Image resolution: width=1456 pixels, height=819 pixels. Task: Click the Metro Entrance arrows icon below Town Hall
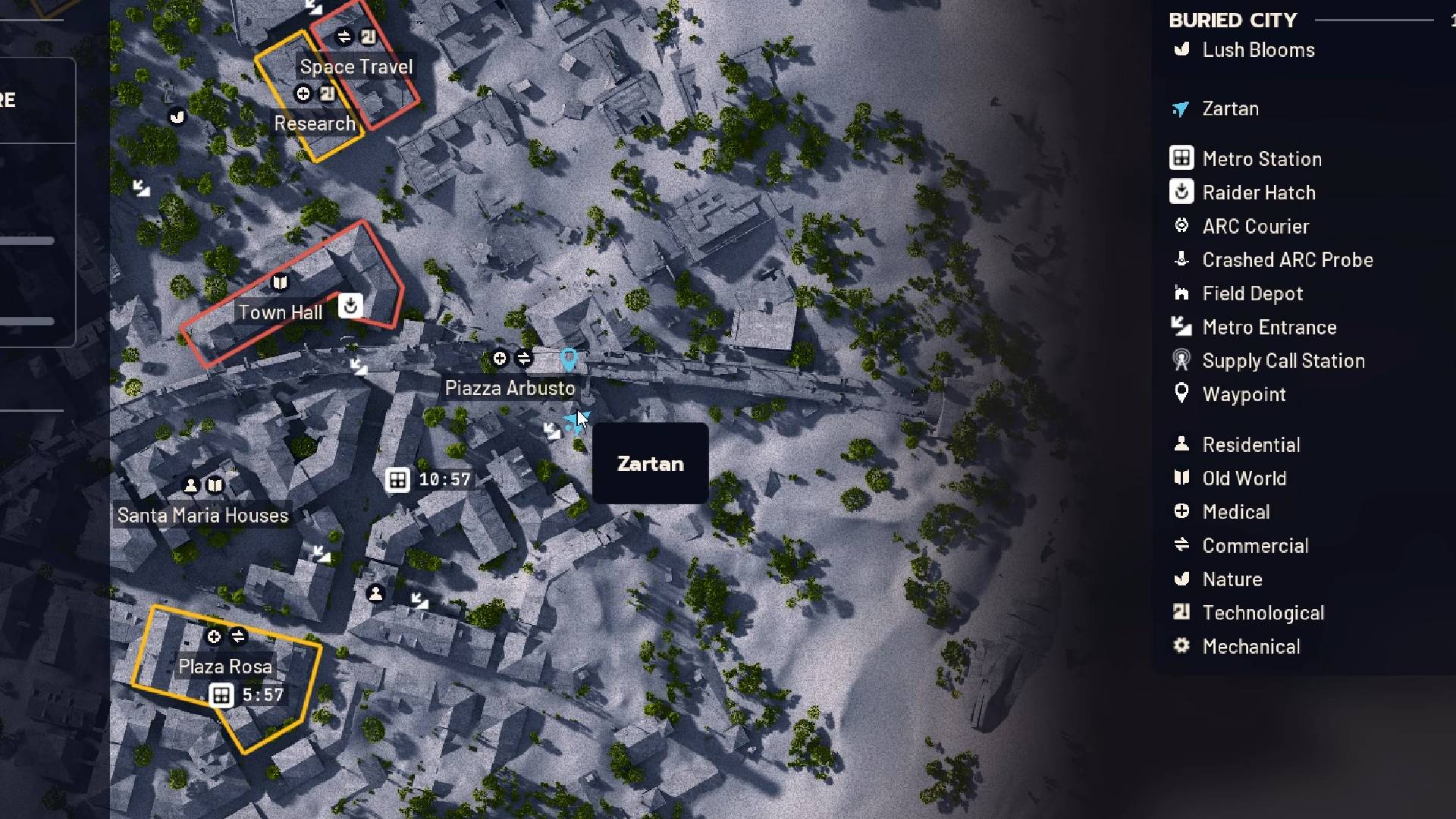(359, 367)
